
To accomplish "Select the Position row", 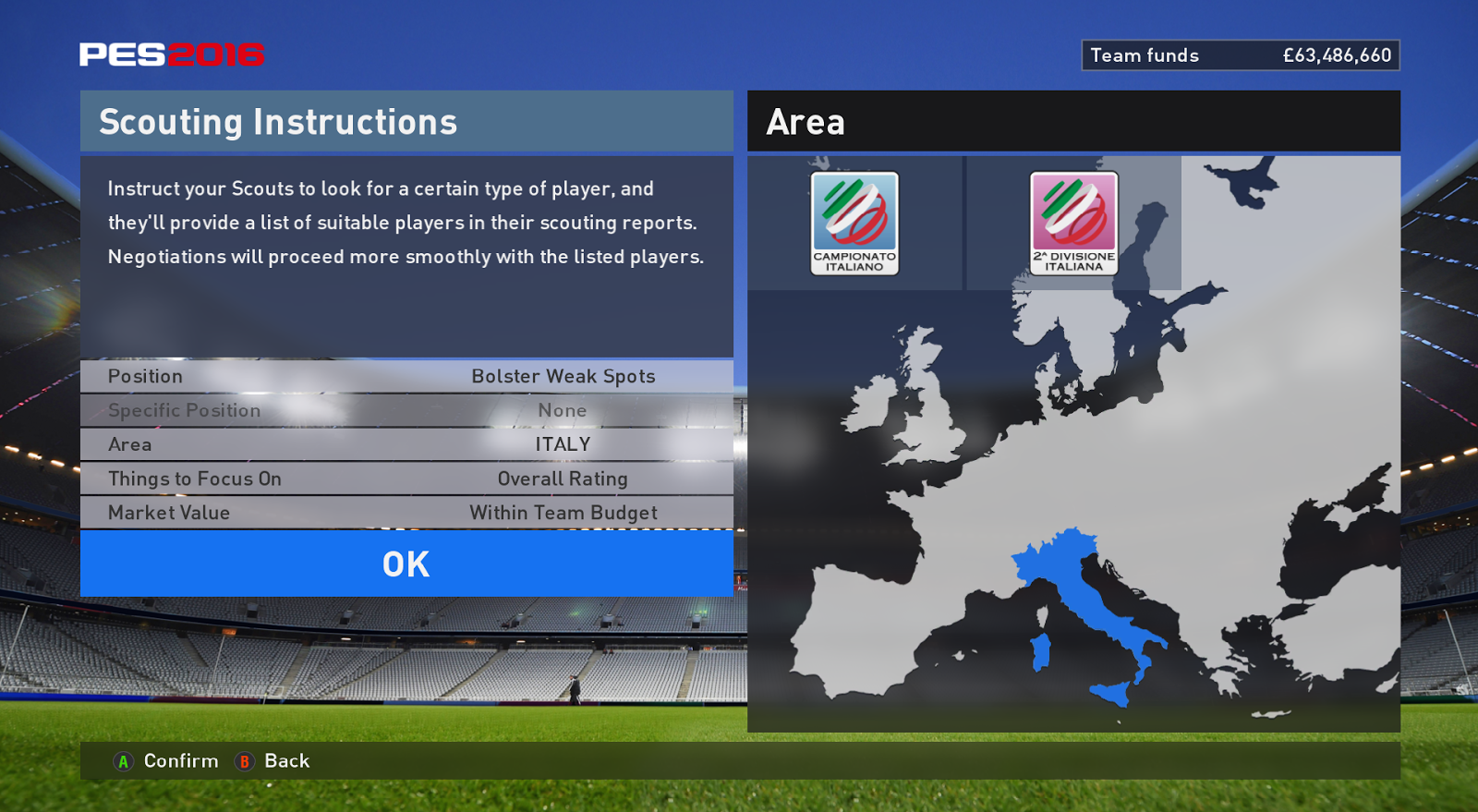I will point(406,376).
